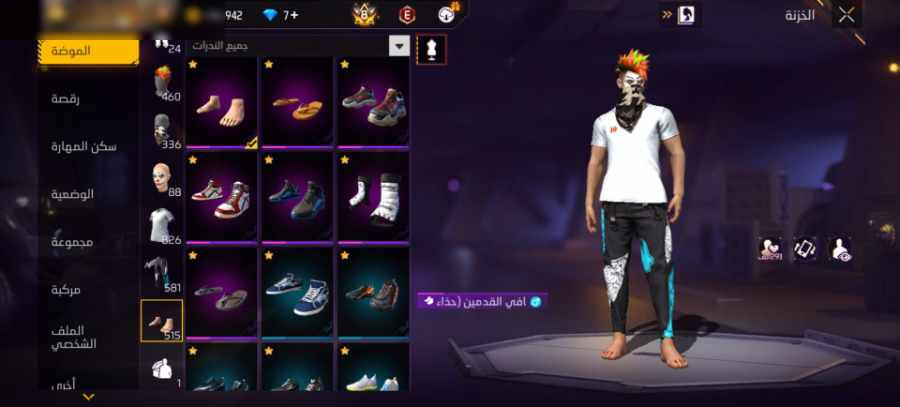Viewport: 900px width, 407px height.
Task: Choose the brown shoes item
Action: [x=373, y=292]
